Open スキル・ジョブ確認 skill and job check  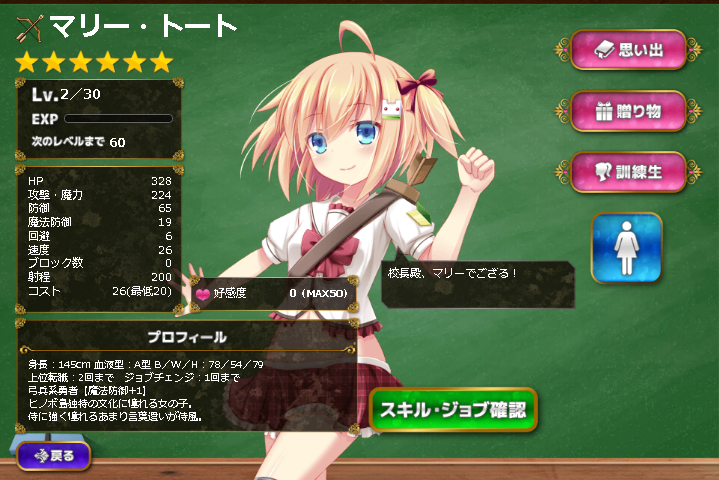pyautogui.click(x=453, y=409)
